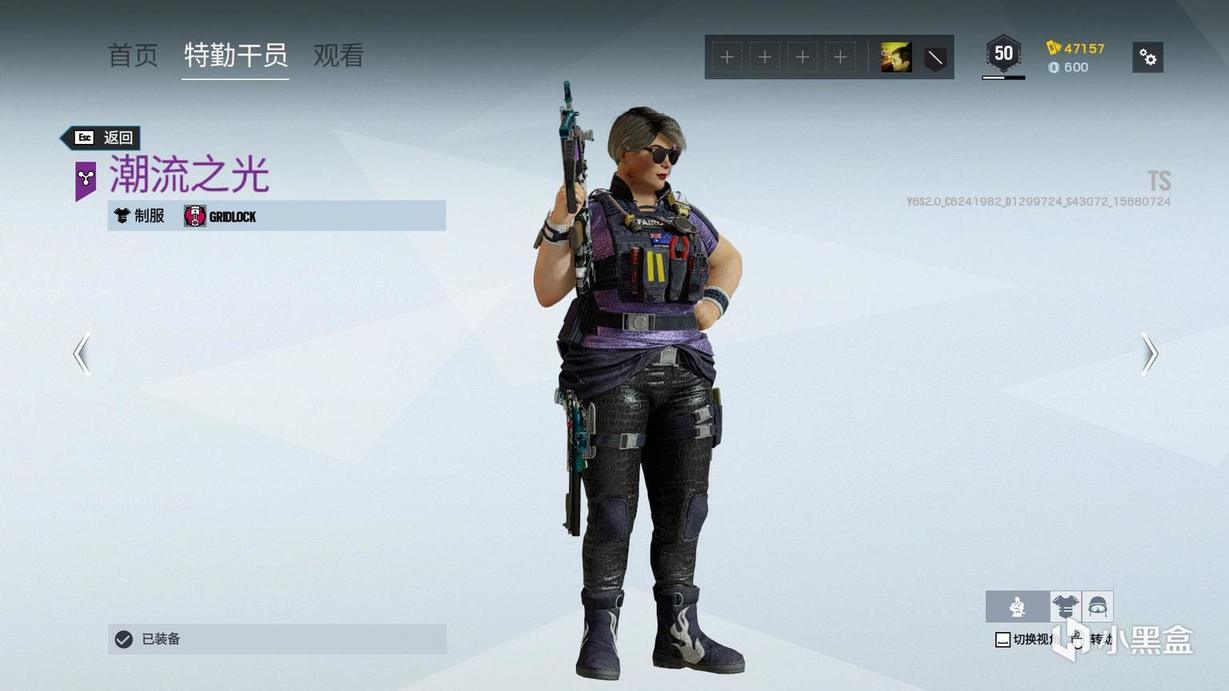This screenshot has width=1229, height=691.
Task: Switch to the 观看 watch tab
Action: (x=338, y=56)
